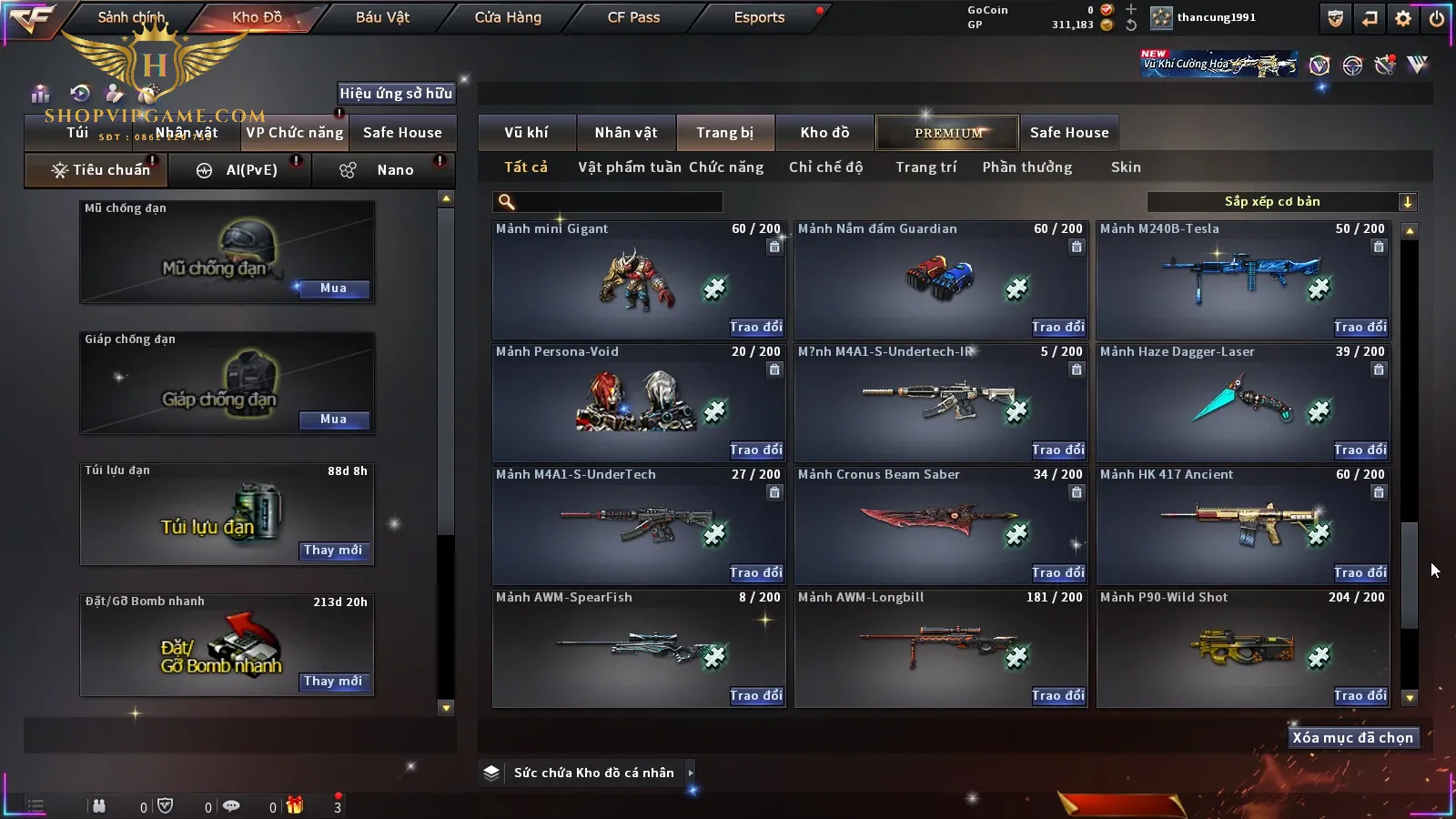Go to the Báu Vật menu
This screenshot has height=819, width=1456.
pyautogui.click(x=382, y=17)
